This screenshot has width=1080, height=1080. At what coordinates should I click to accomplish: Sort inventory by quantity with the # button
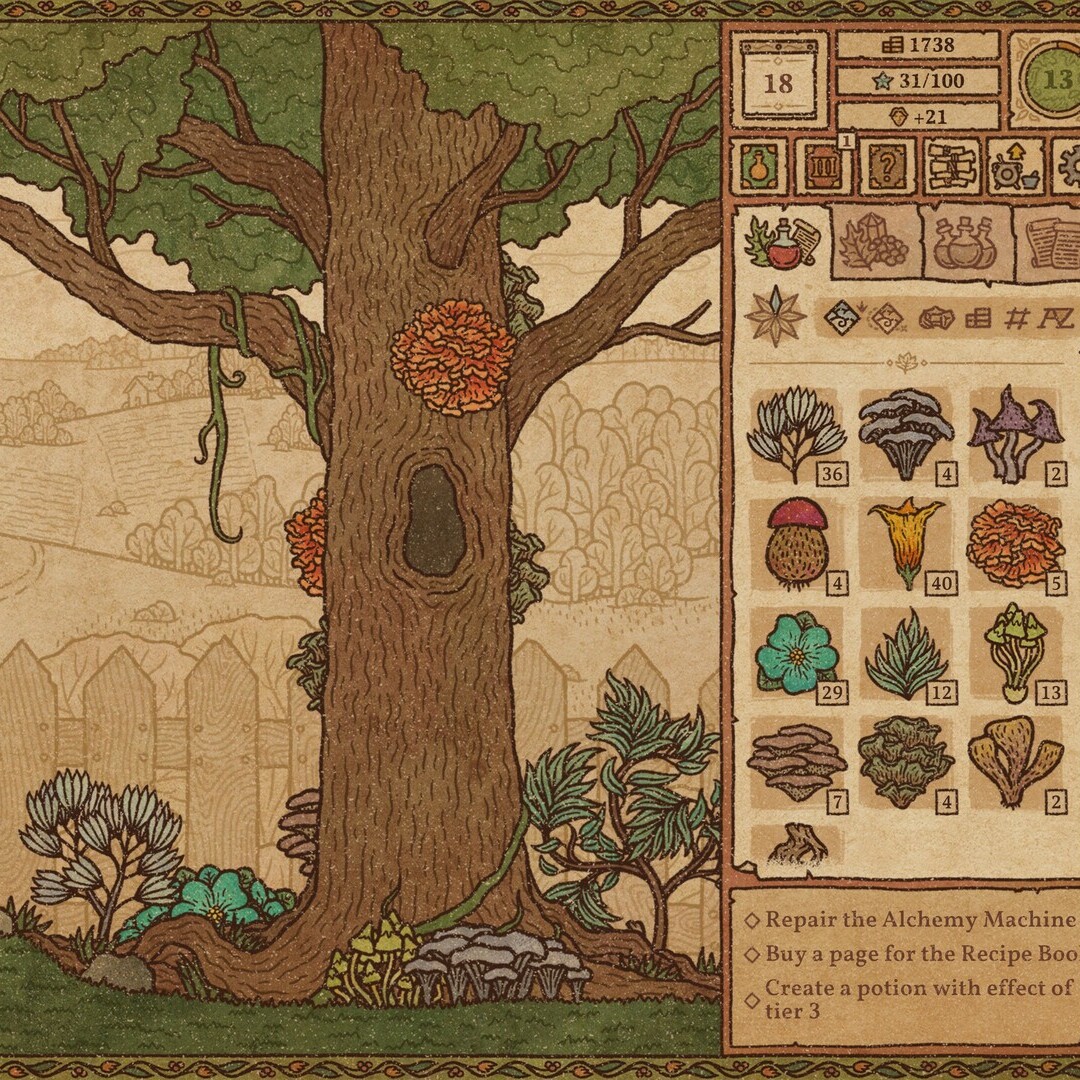(x=1016, y=320)
